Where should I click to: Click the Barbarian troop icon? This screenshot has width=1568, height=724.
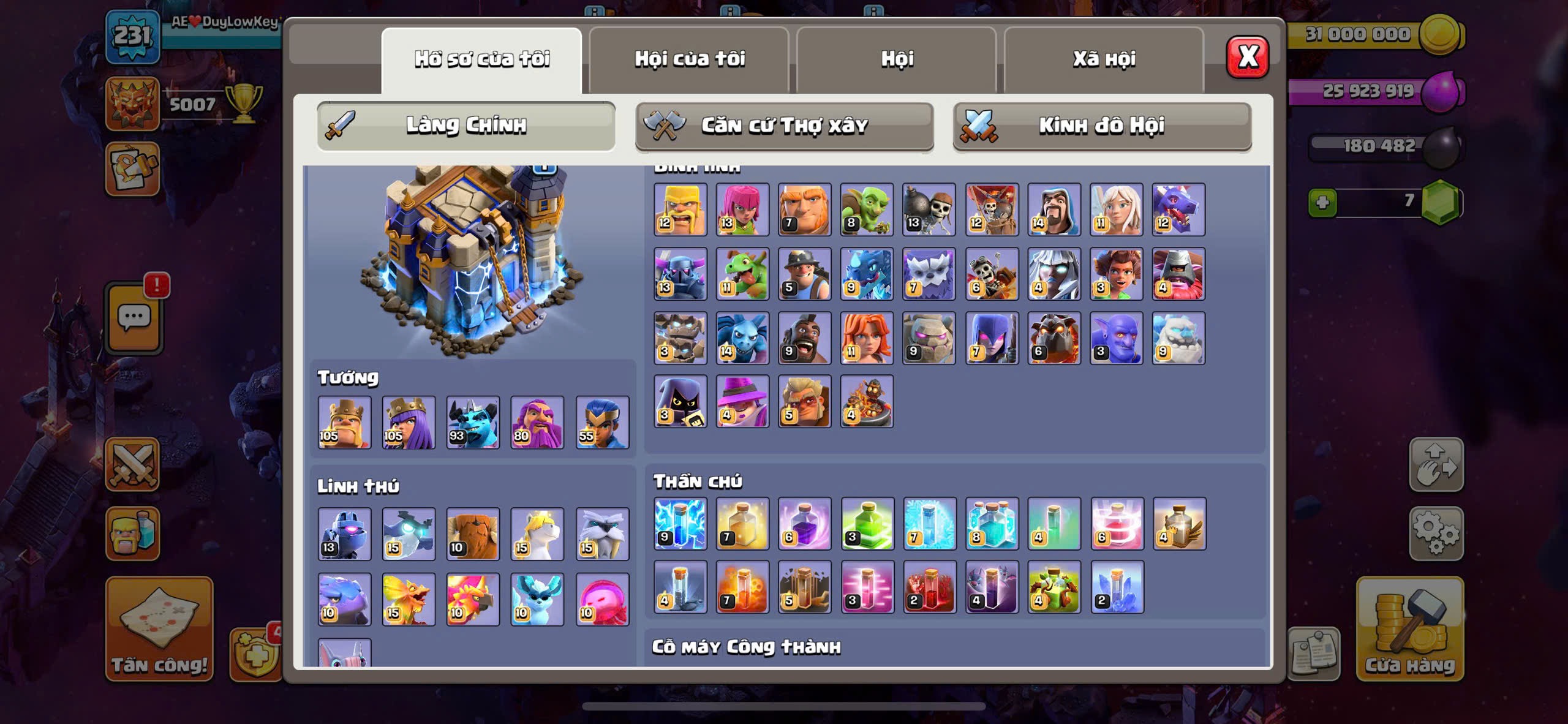pos(680,209)
